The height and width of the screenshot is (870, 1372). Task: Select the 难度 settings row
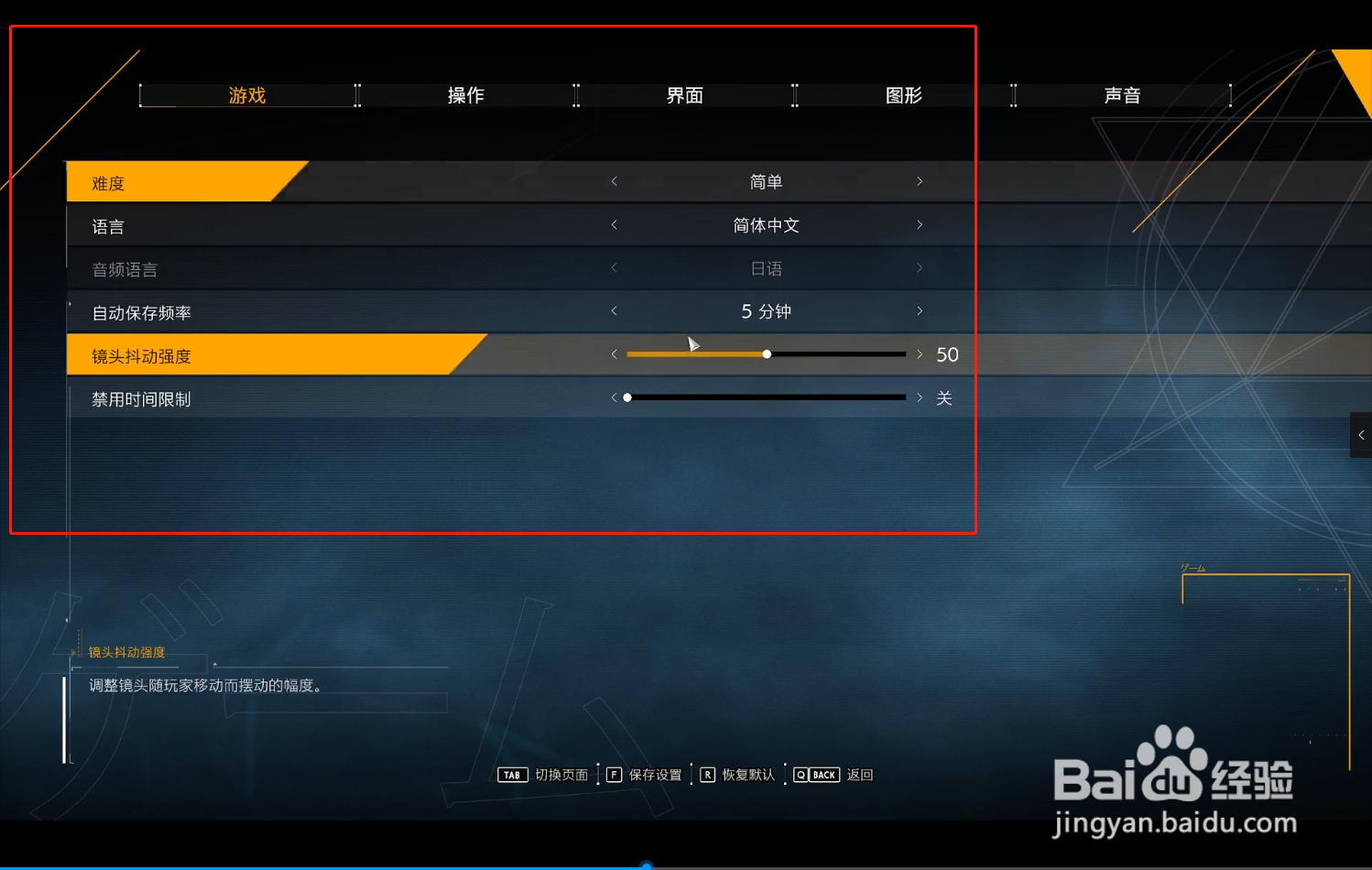click(x=183, y=181)
